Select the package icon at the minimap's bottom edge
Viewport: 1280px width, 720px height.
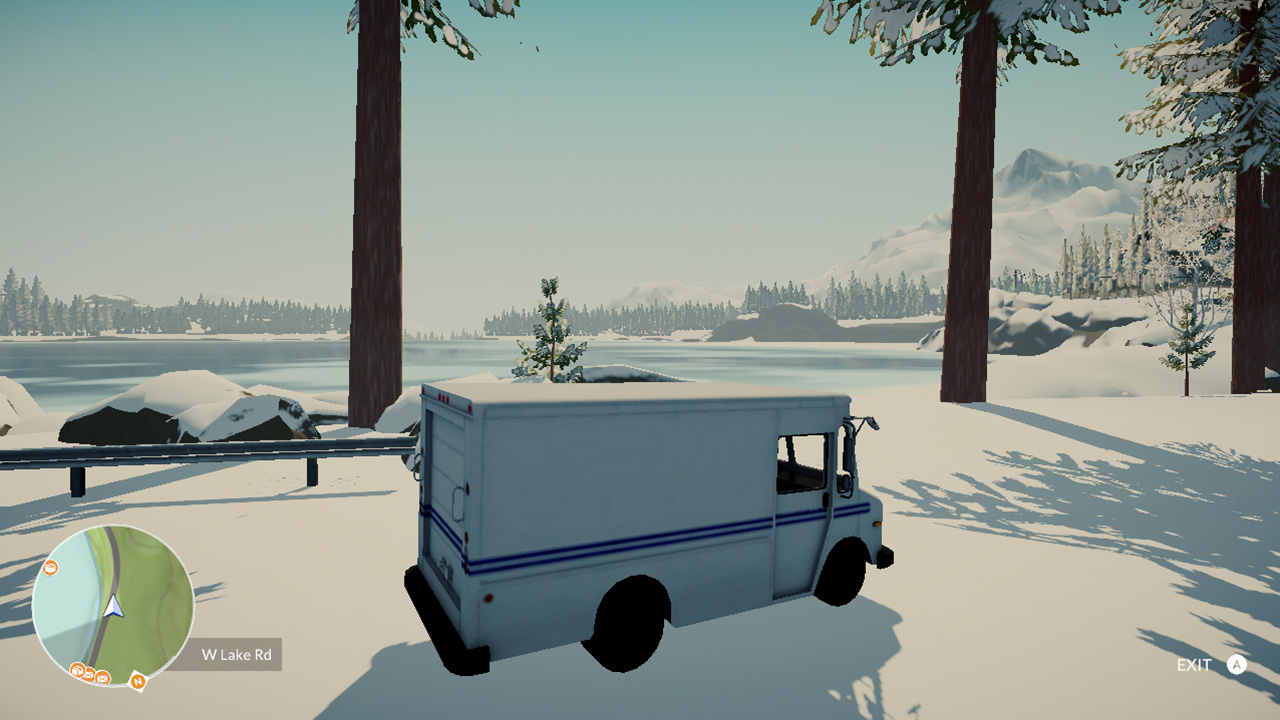(78, 670)
